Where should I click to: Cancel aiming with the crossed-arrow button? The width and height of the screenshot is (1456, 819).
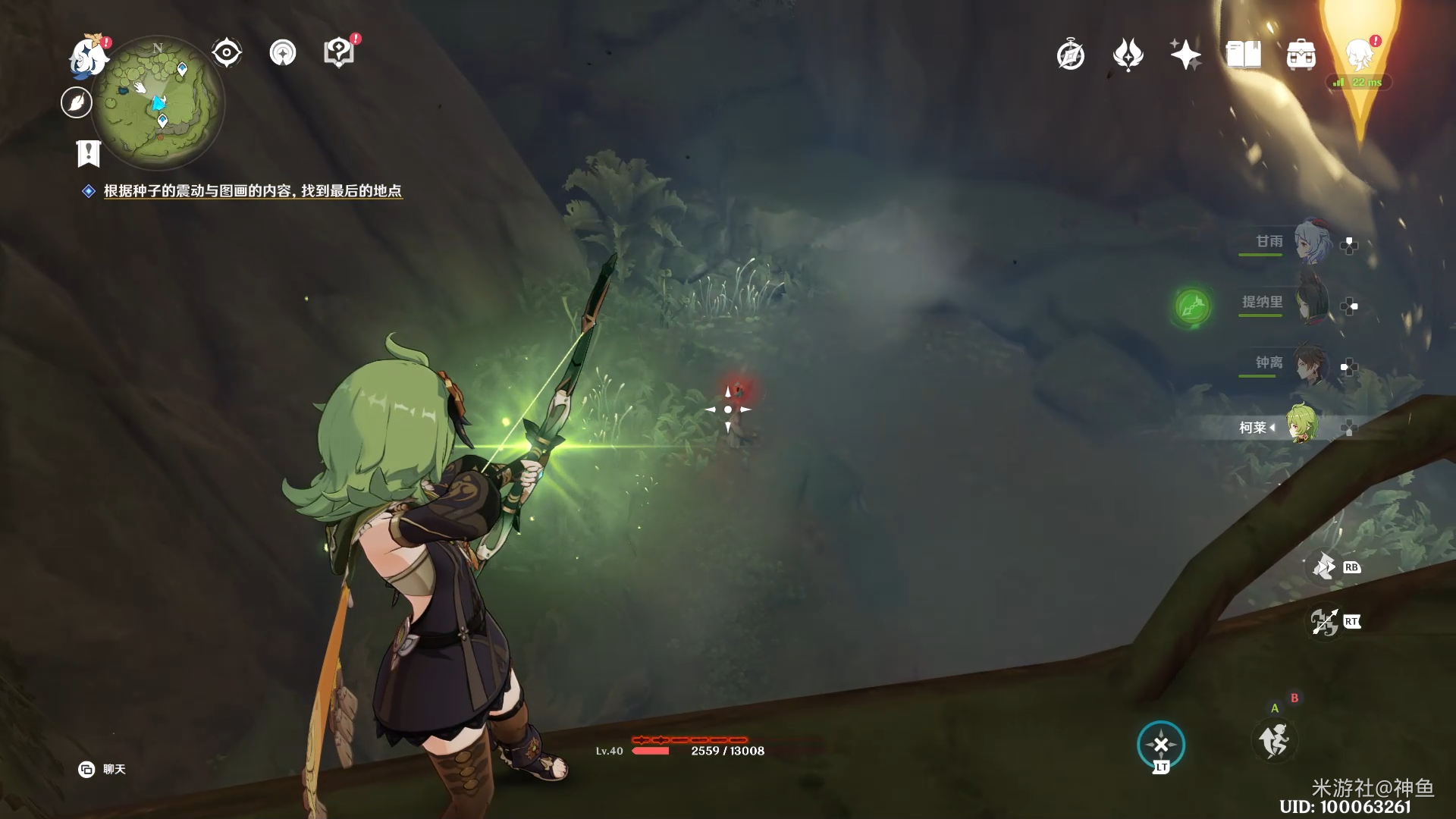[1160, 745]
